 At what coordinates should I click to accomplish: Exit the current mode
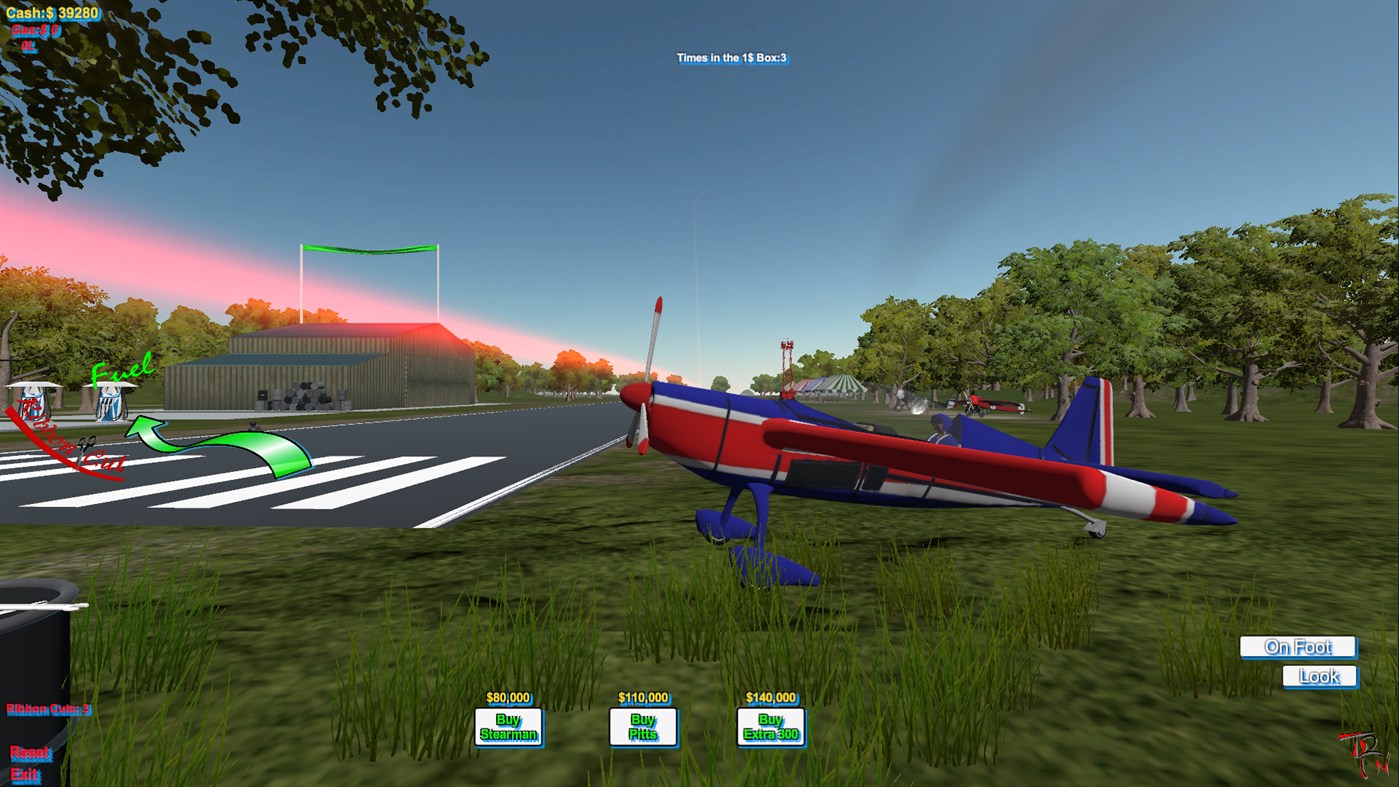tap(26, 774)
